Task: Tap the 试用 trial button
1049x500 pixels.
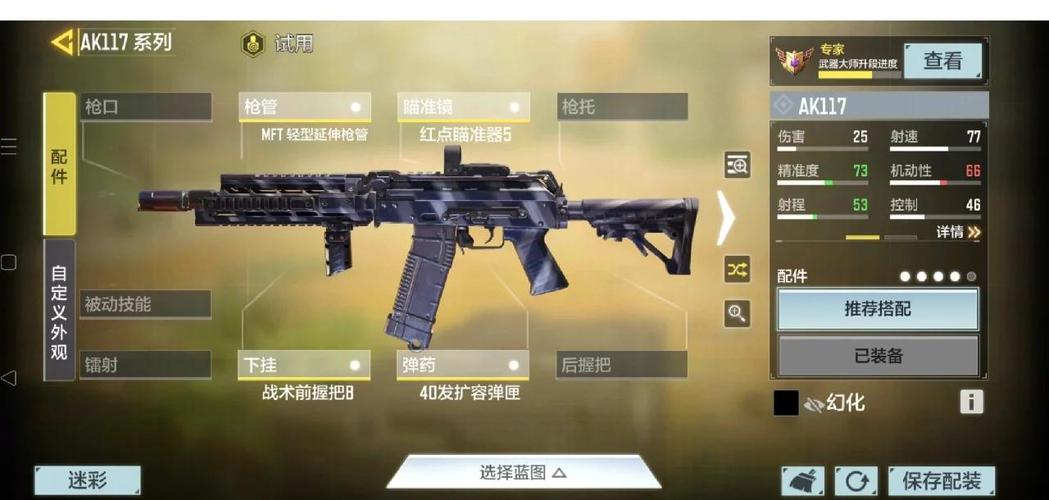Action: point(278,44)
